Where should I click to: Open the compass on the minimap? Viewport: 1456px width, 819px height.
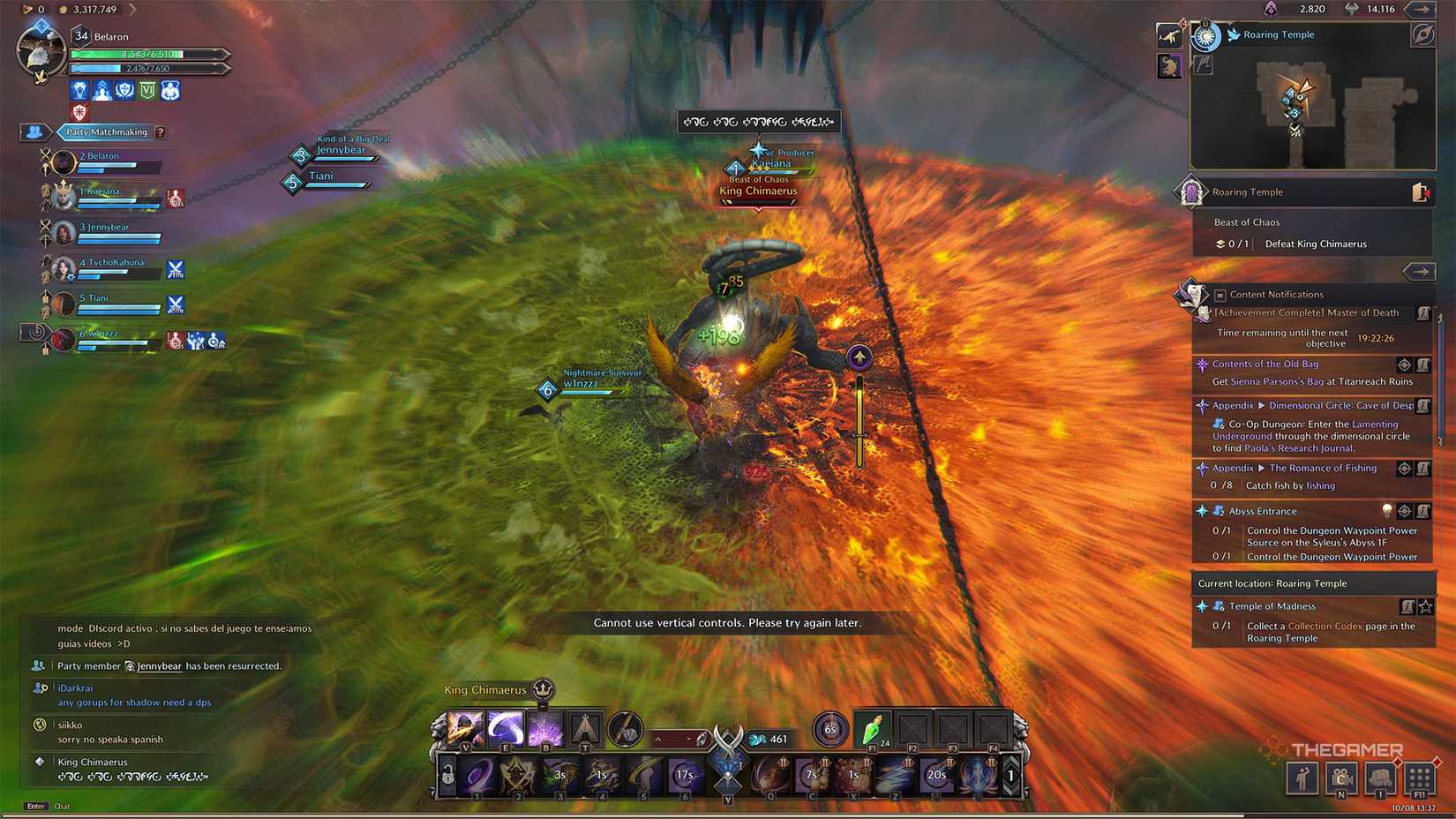[1424, 35]
